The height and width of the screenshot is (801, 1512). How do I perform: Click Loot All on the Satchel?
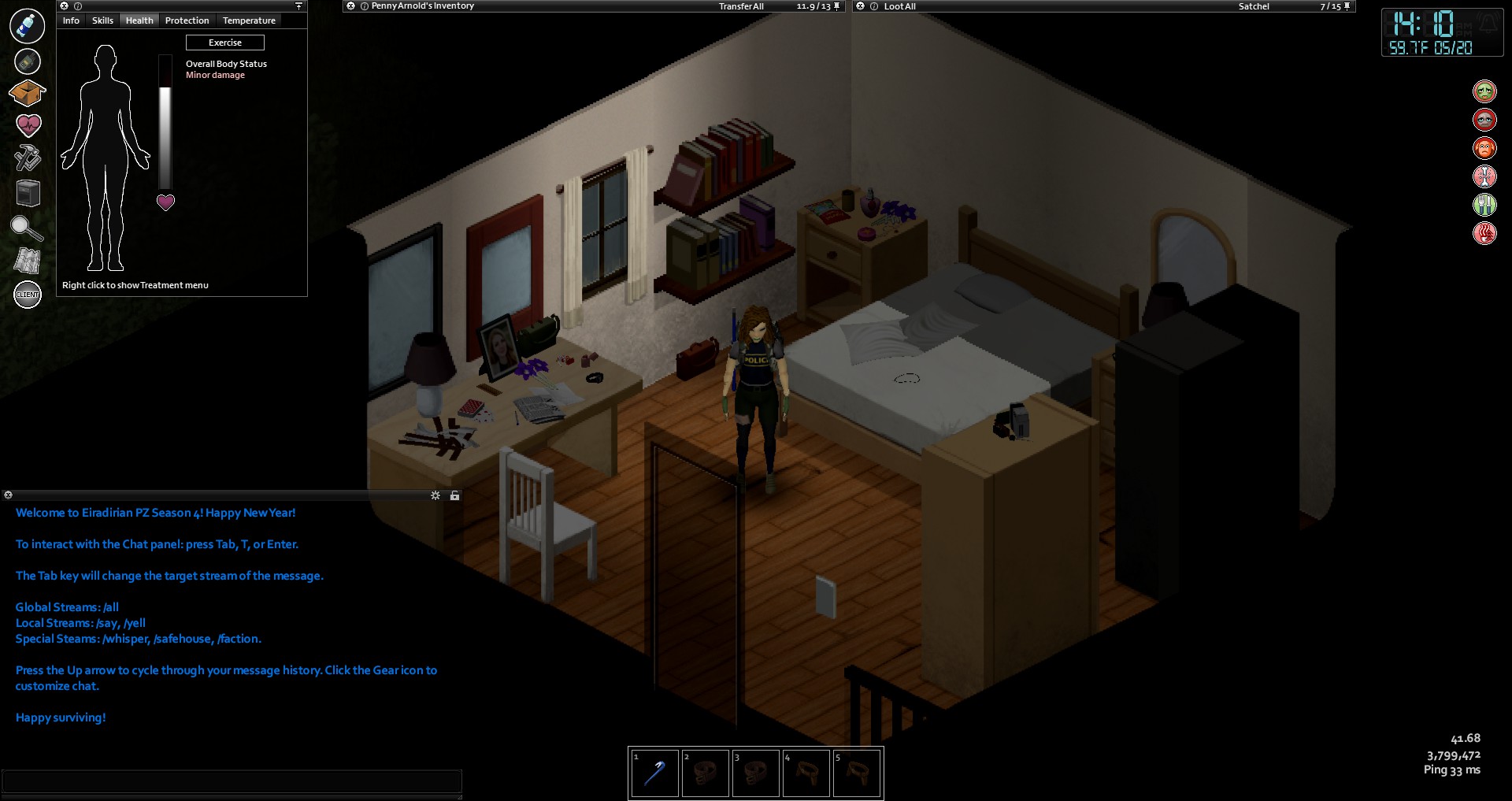(899, 6)
